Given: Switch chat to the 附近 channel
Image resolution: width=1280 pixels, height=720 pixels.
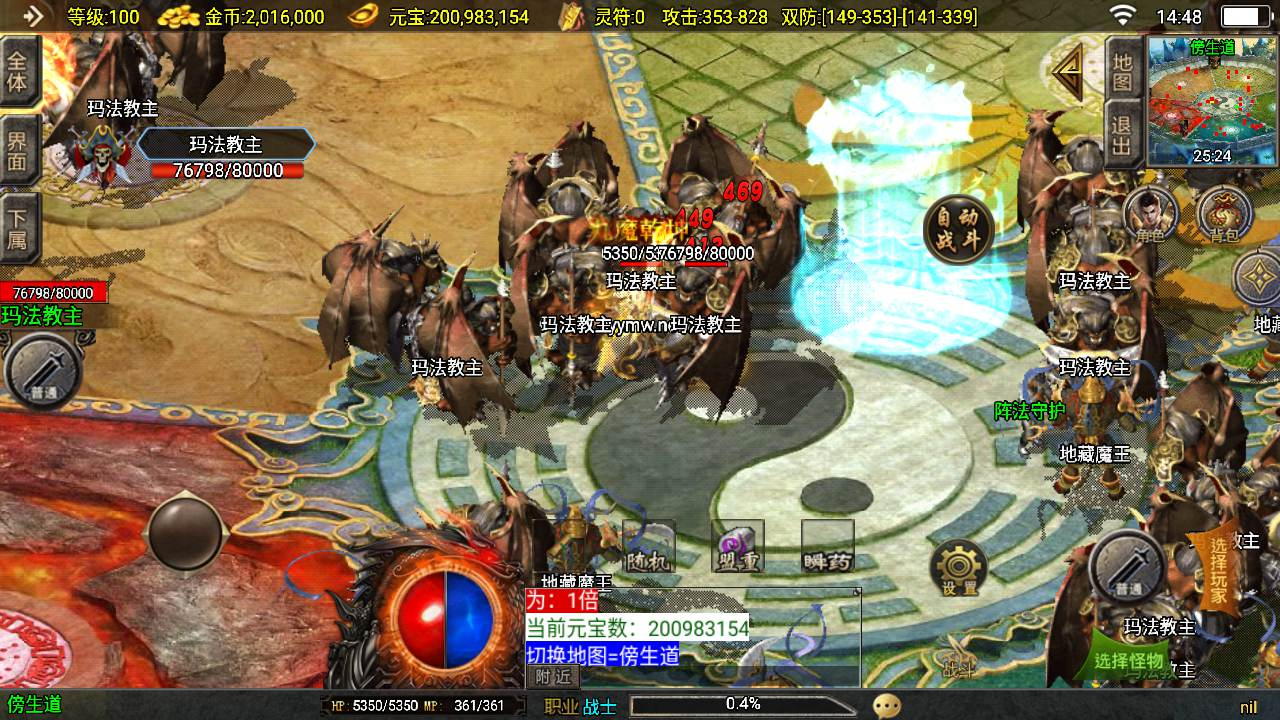Looking at the screenshot, I should [x=553, y=677].
